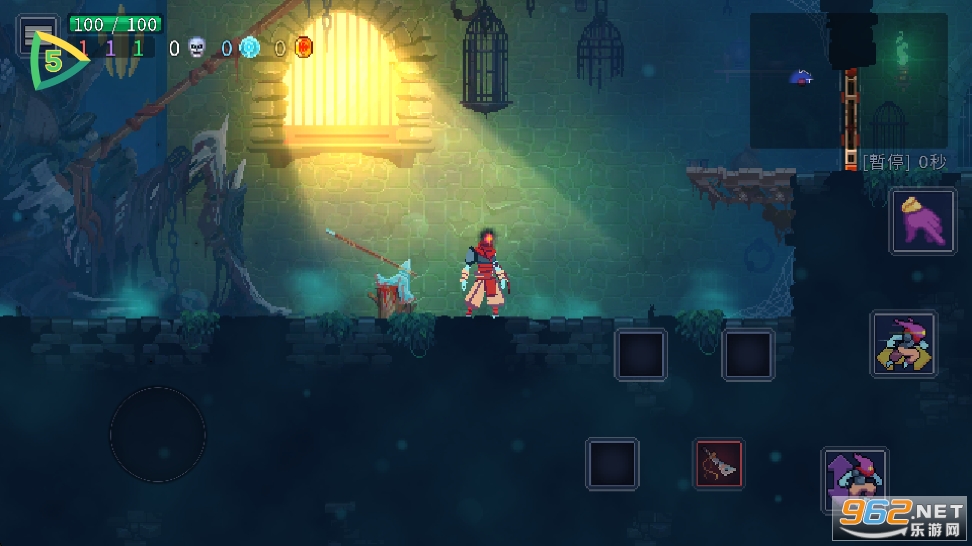Open the minimap in the corner

pos(848,82)
